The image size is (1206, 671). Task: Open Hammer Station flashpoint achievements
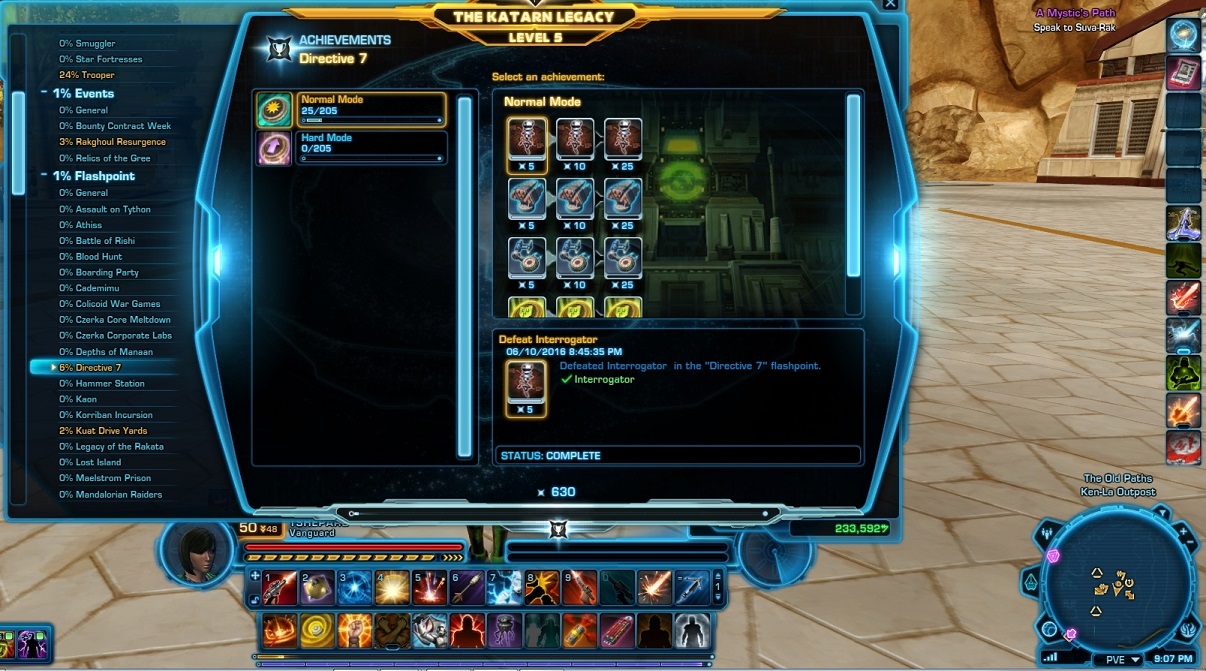pyautogui.click(x=110, y=383)
